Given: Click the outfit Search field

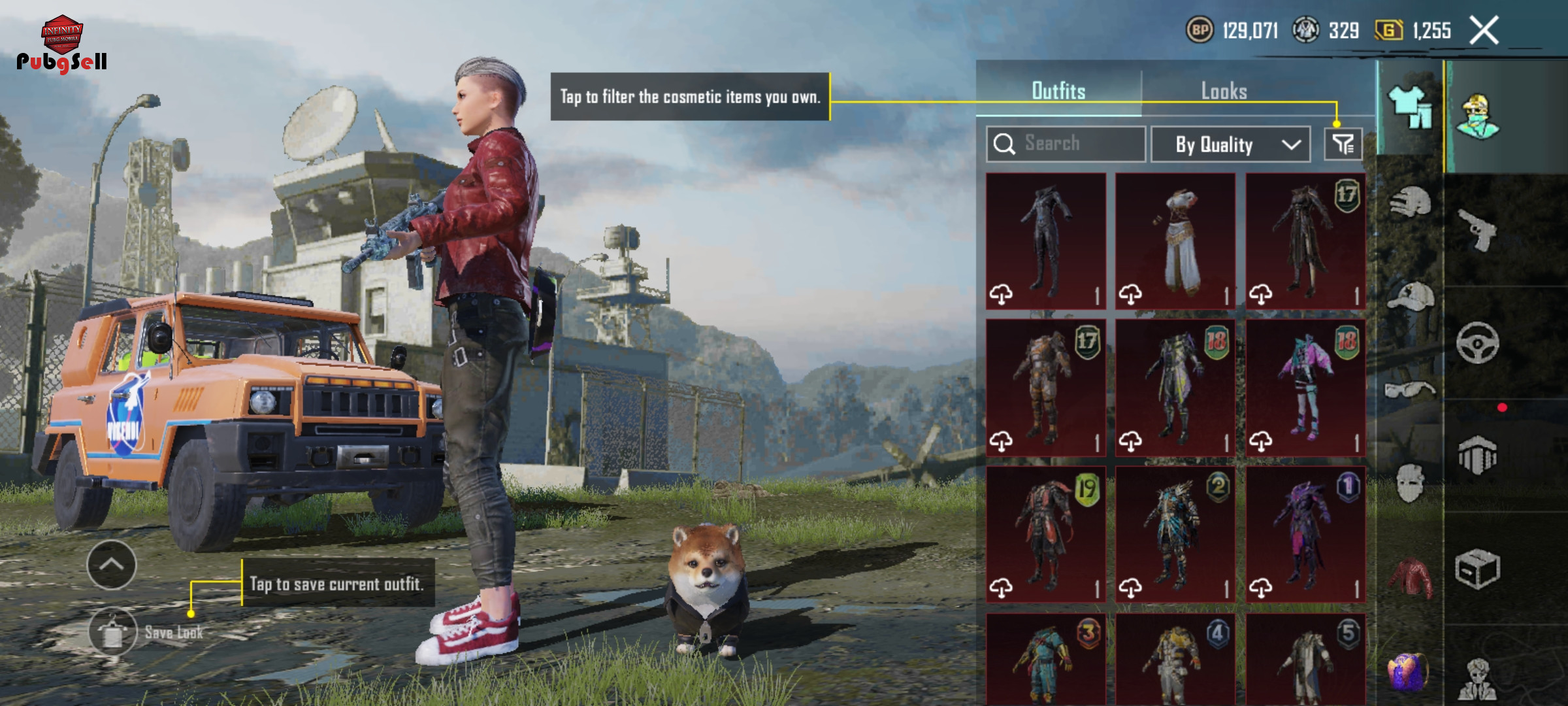Looking at the screenshot, I should pyautogui.click(x=1066, y=144).
